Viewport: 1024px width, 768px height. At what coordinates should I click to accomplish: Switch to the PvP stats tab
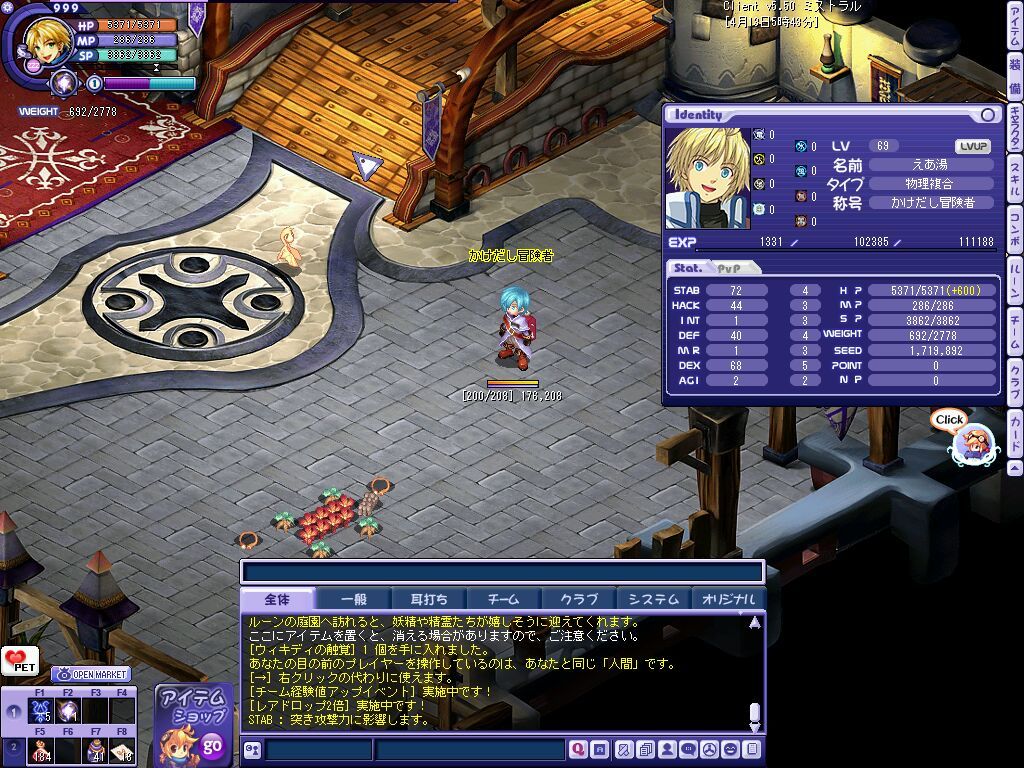[x=733, y=268]
